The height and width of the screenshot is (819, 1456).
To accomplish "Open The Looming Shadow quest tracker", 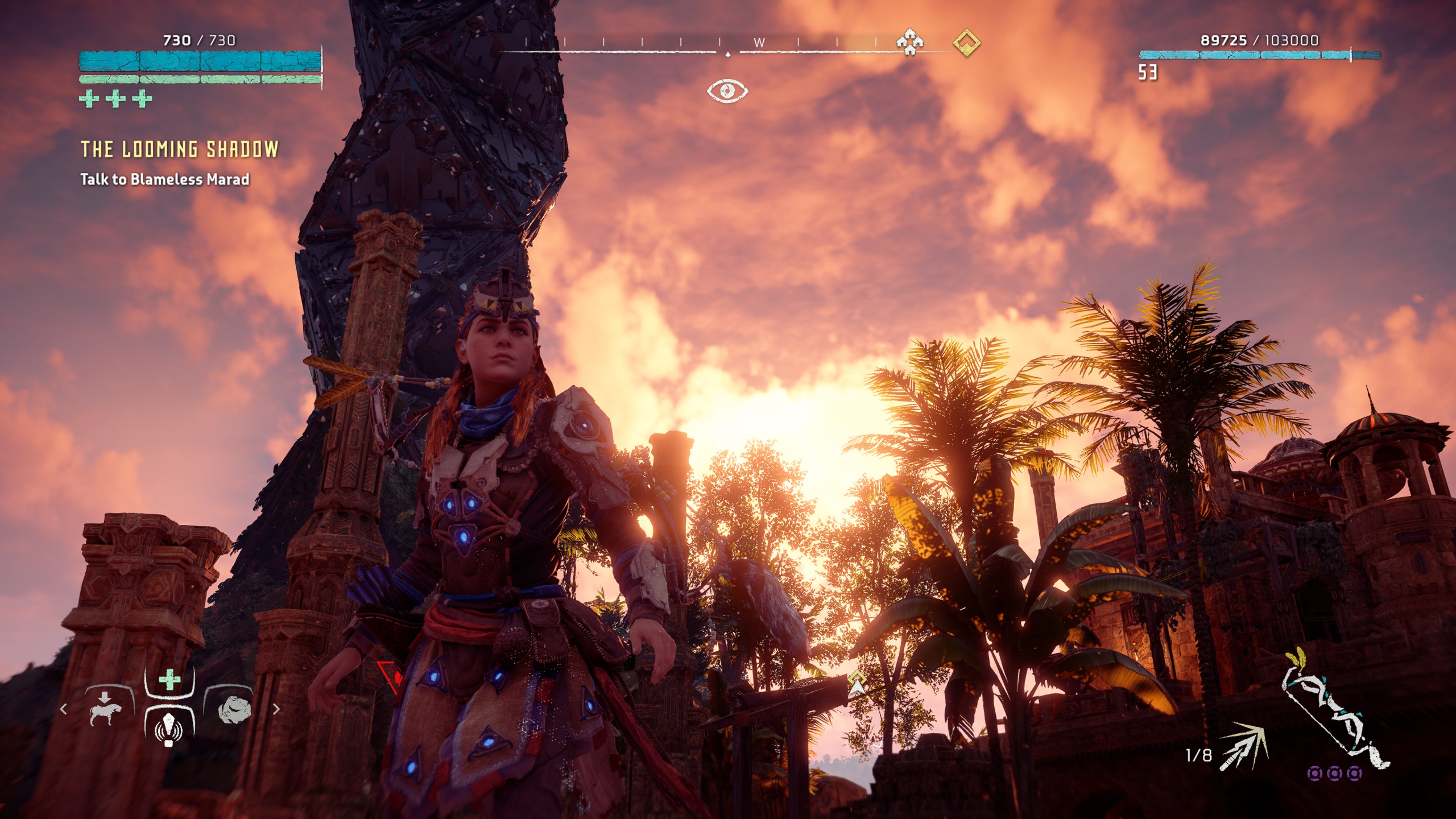I will pyautogui.click(x=180, y=149).
